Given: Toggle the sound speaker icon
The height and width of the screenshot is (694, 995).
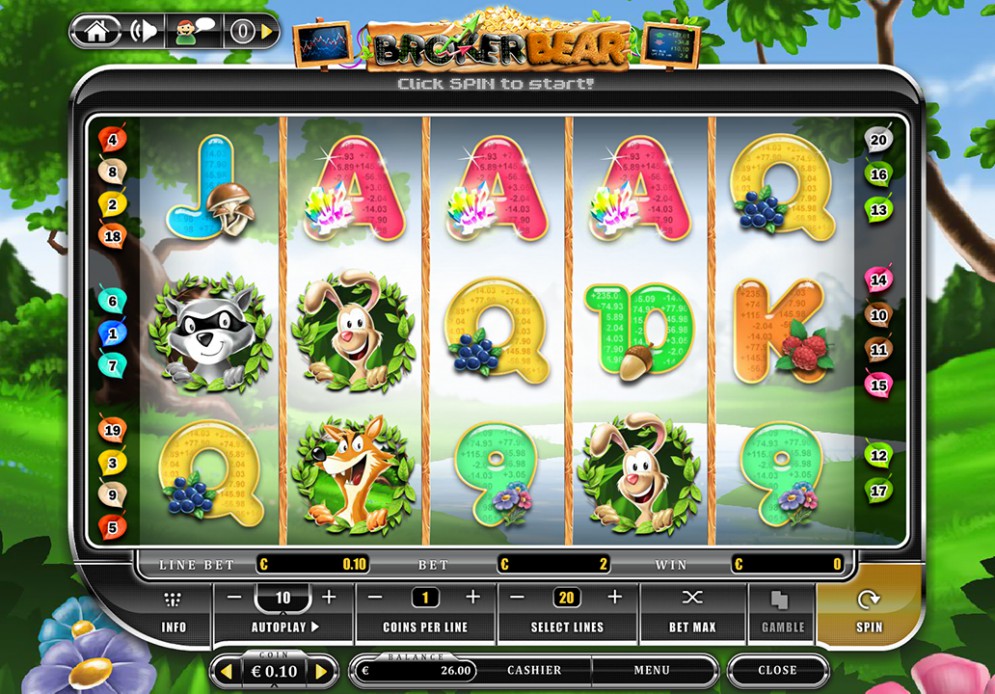Looking at the screenshot, I should (144, 31).
